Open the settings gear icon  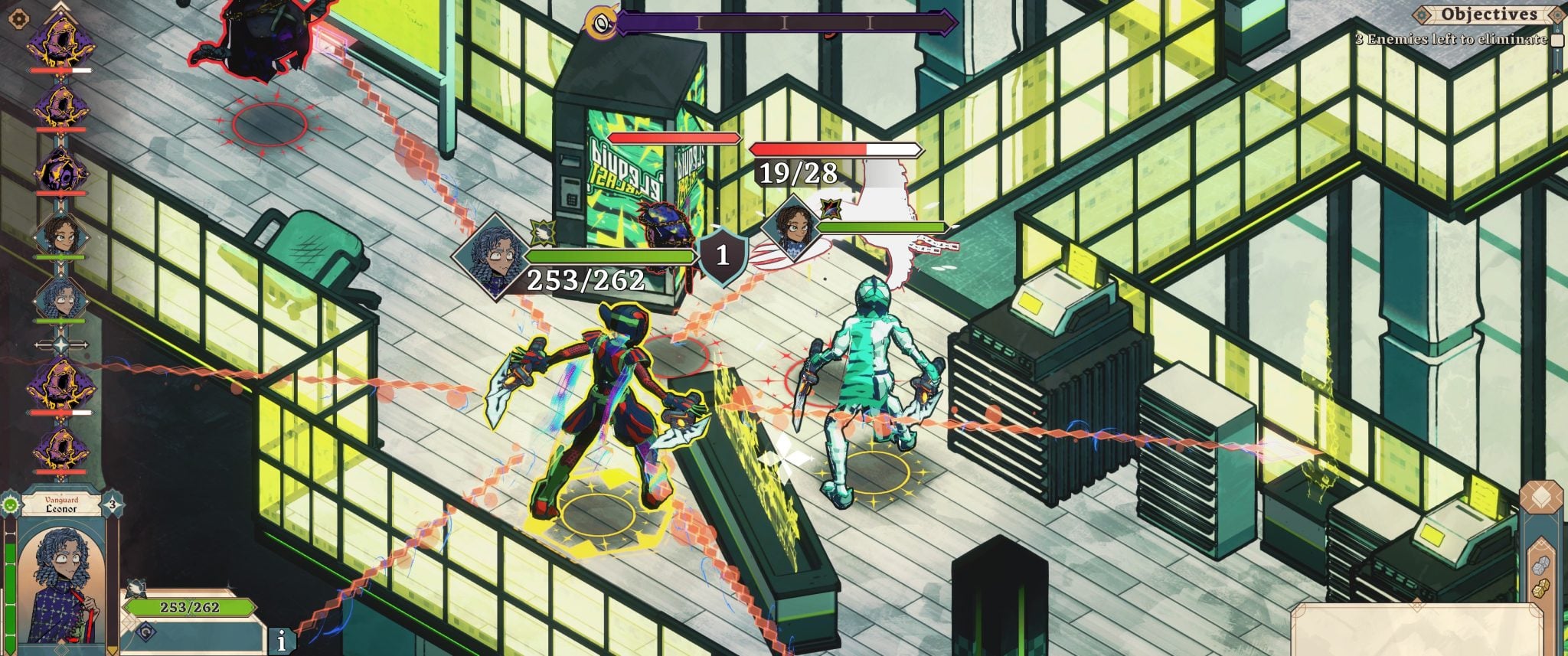(20, 18)
